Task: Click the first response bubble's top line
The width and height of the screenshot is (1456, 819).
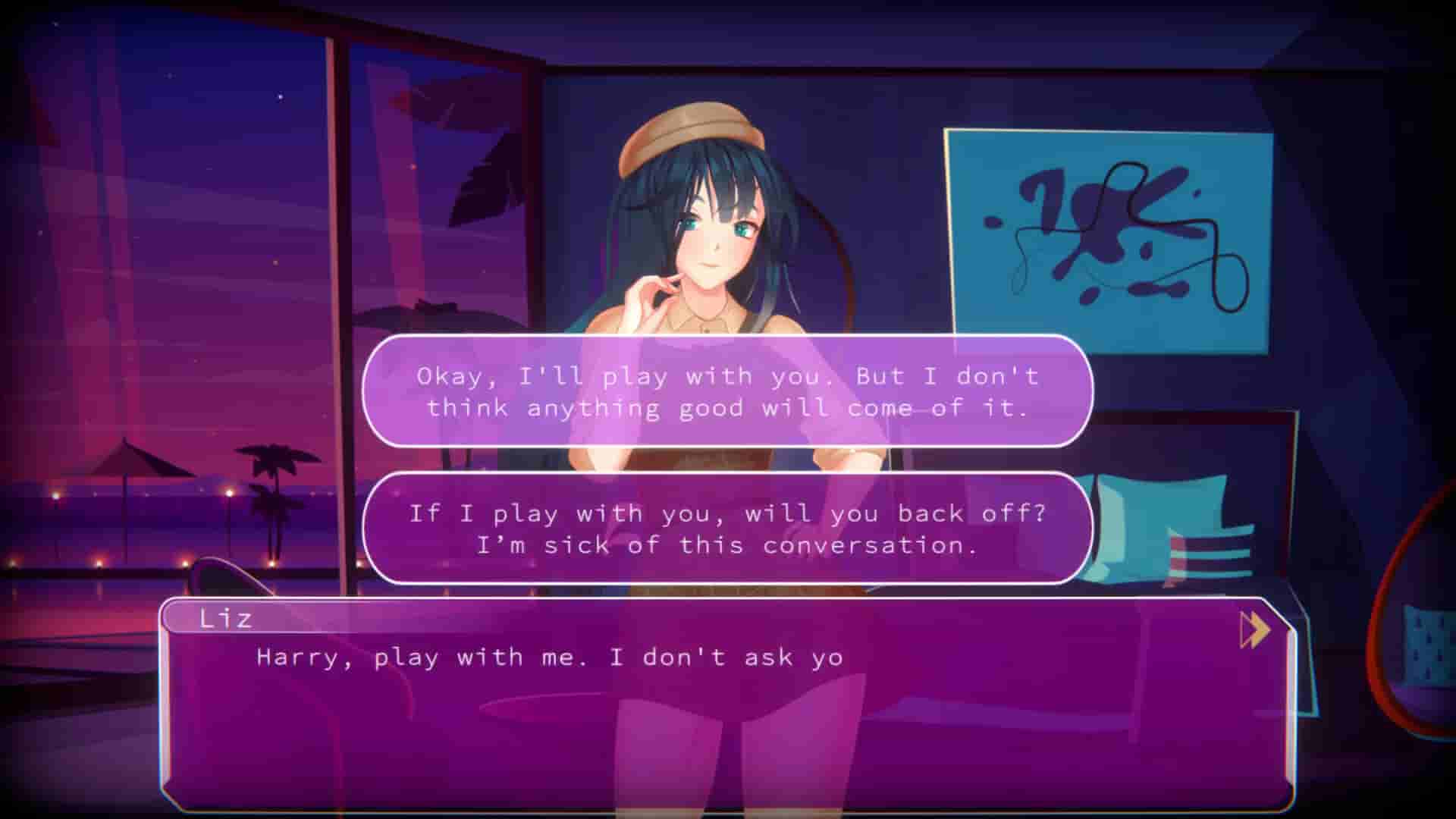Action: [724, 375]
